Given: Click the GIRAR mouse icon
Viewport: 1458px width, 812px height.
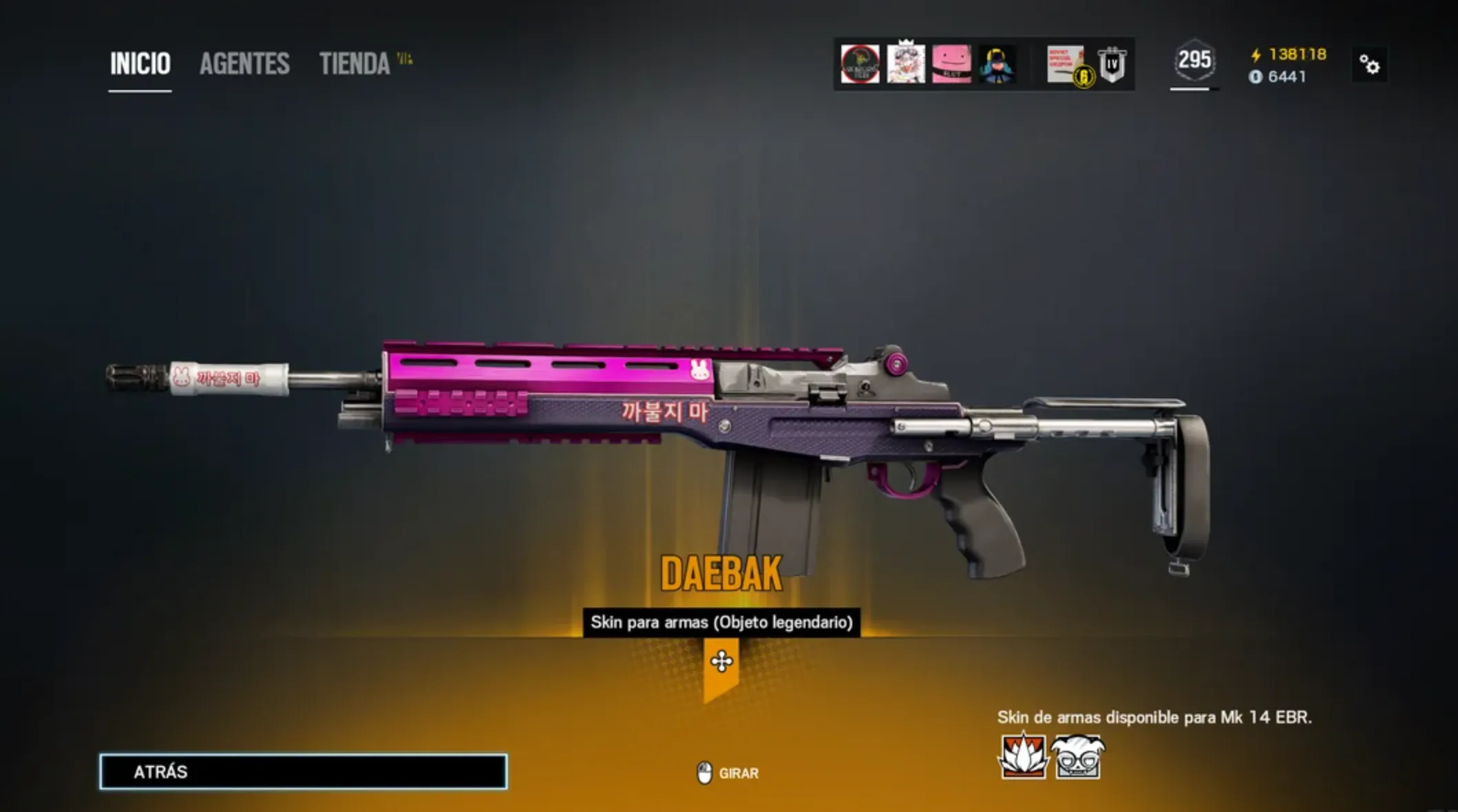Looking at the screenshot, I should tap(704, 773).
